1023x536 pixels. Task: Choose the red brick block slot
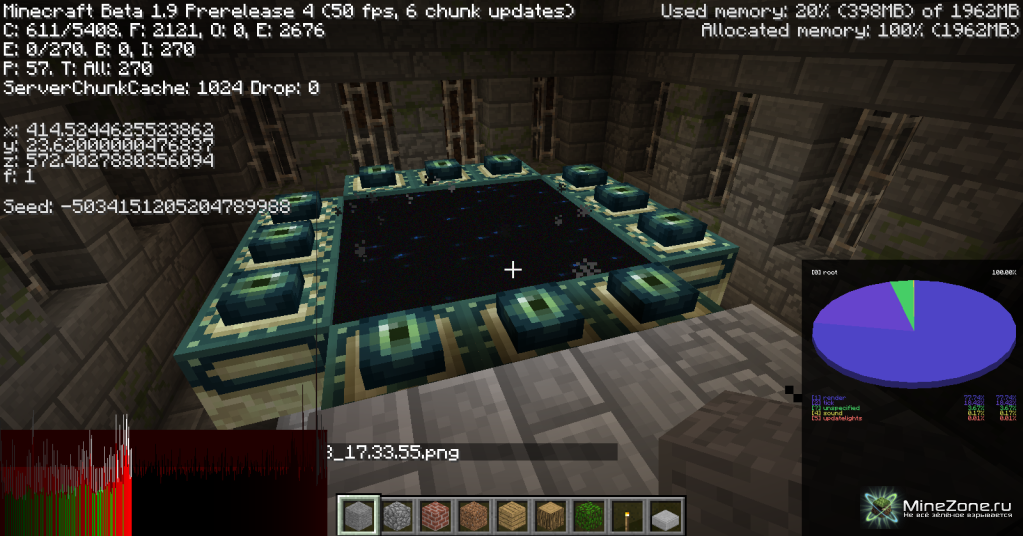[x=435, y=516]
